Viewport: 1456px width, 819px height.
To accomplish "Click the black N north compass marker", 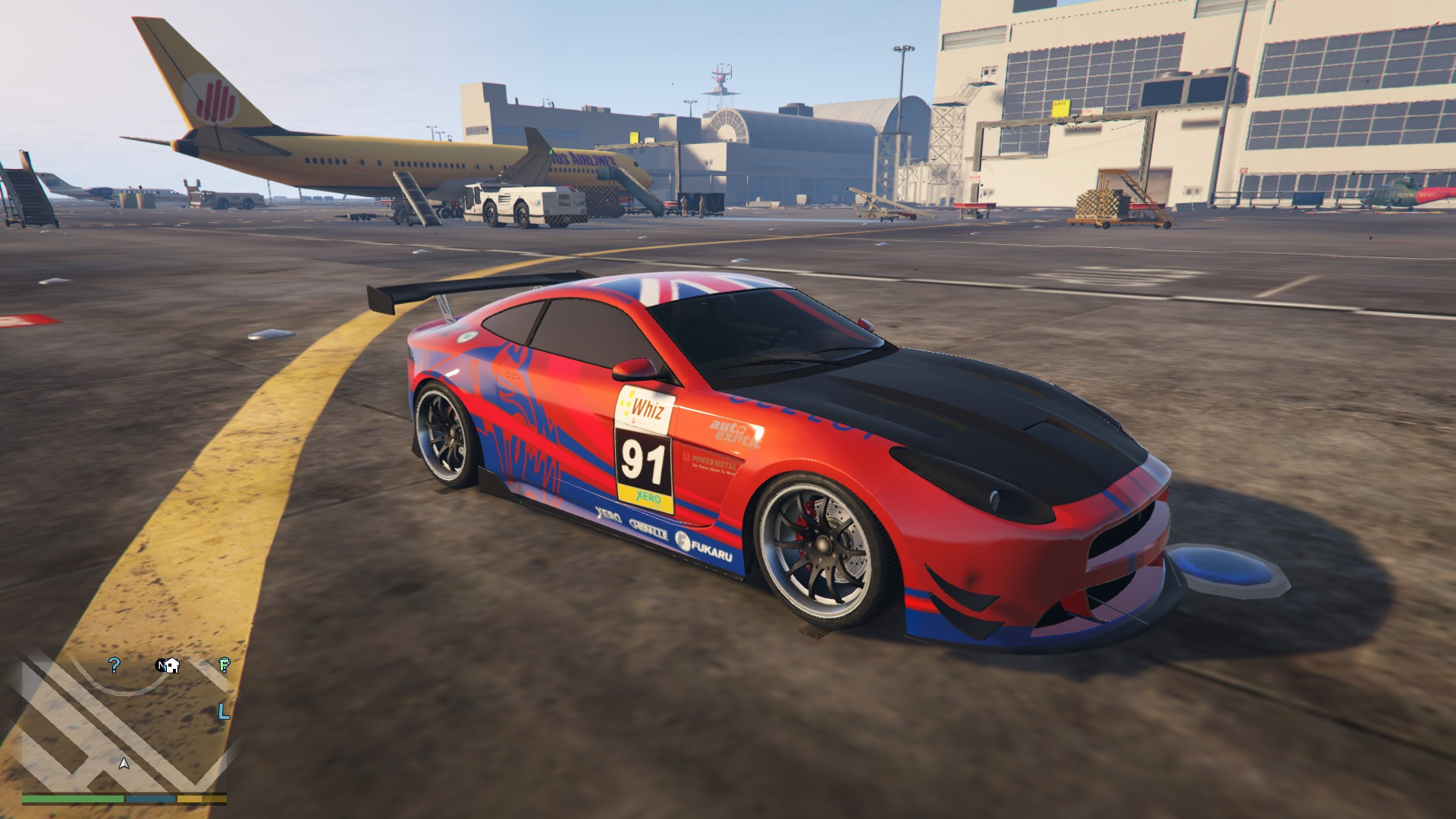I will pyautogui.click(x=161, y=665).
